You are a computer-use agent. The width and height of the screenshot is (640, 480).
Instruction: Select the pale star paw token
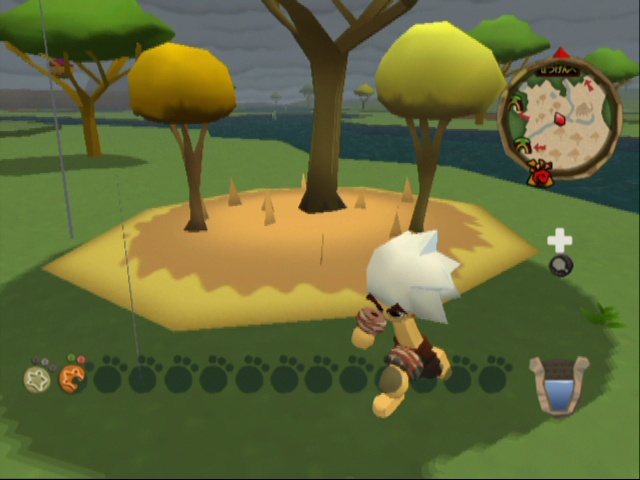coord(38,378)
